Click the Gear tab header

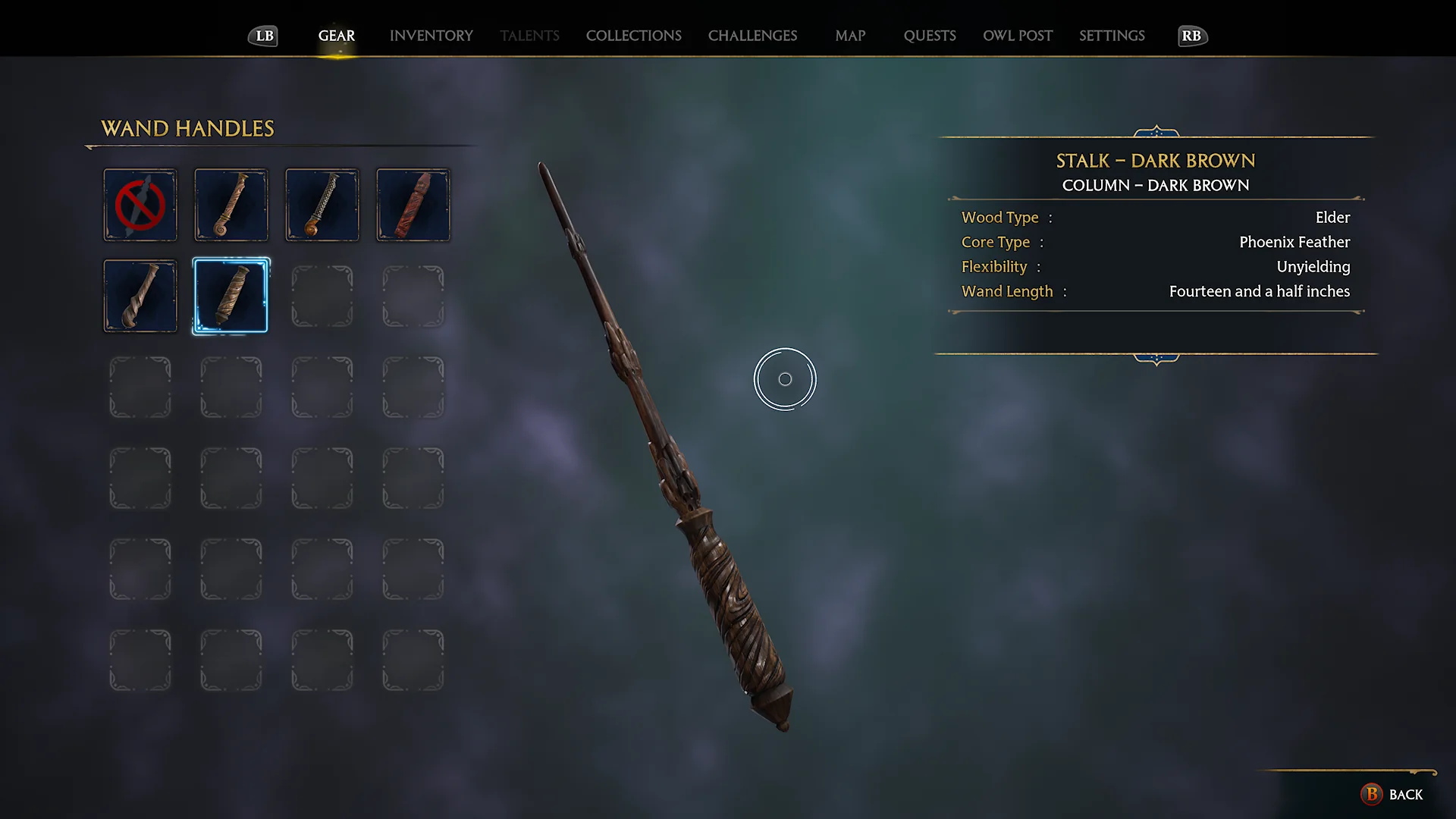tap(336, 36)
